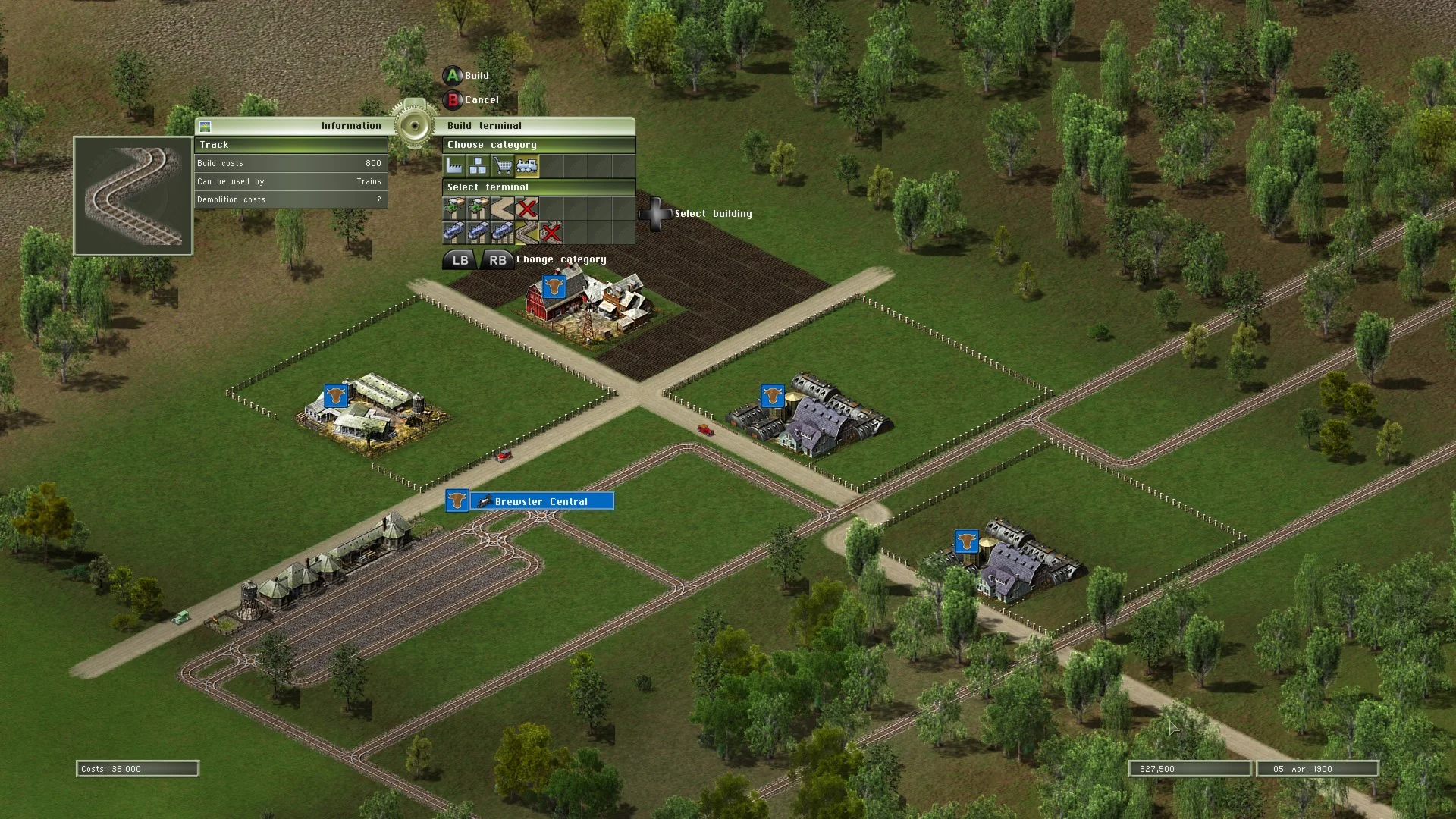The image size is (1456, 819).
Task: Switch to the shopping cart category
Action: click(x=503, y=165)
